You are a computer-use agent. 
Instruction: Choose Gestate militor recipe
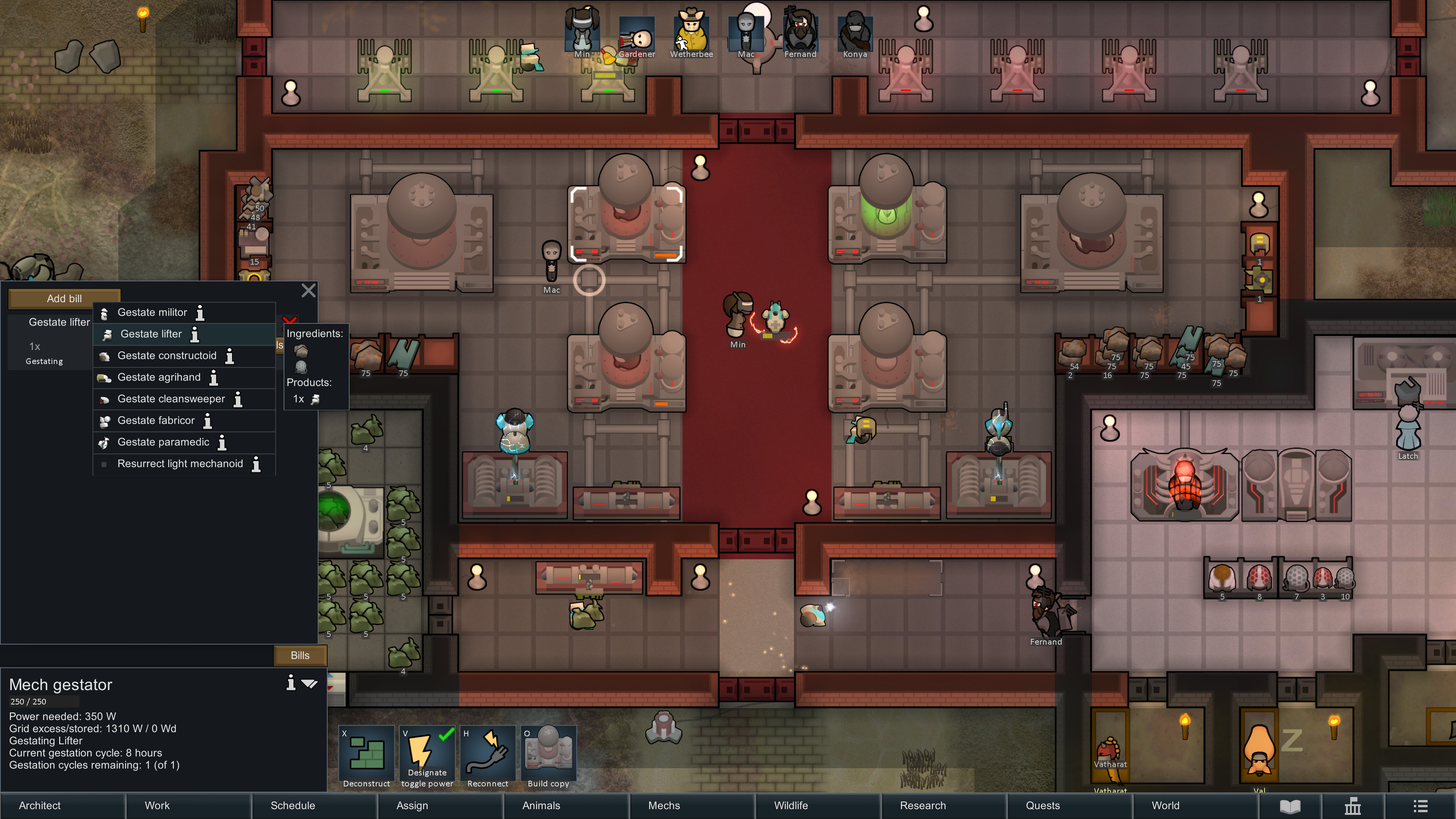(152, 312)
